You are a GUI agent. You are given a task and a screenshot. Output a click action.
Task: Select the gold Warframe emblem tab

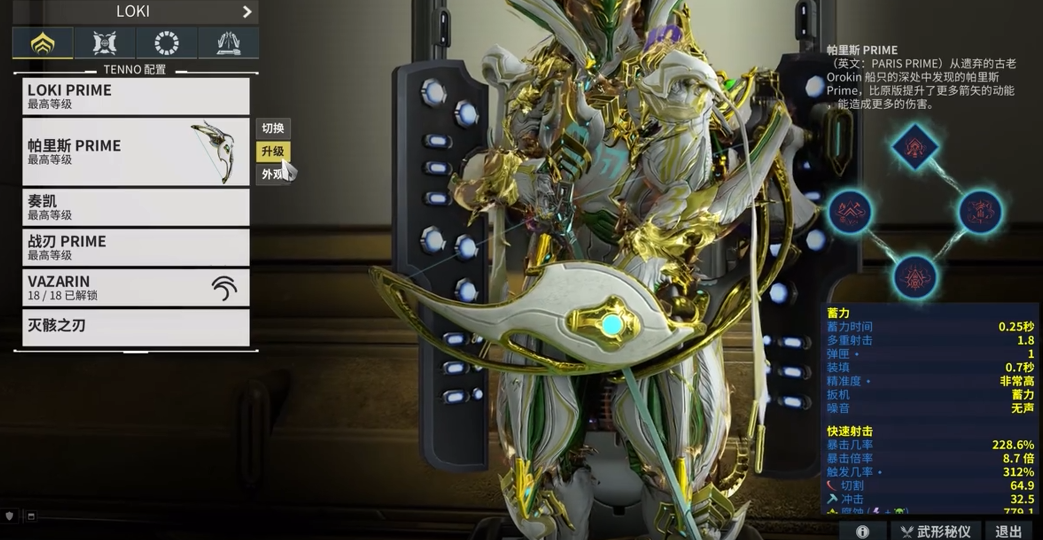pos(42,43)
